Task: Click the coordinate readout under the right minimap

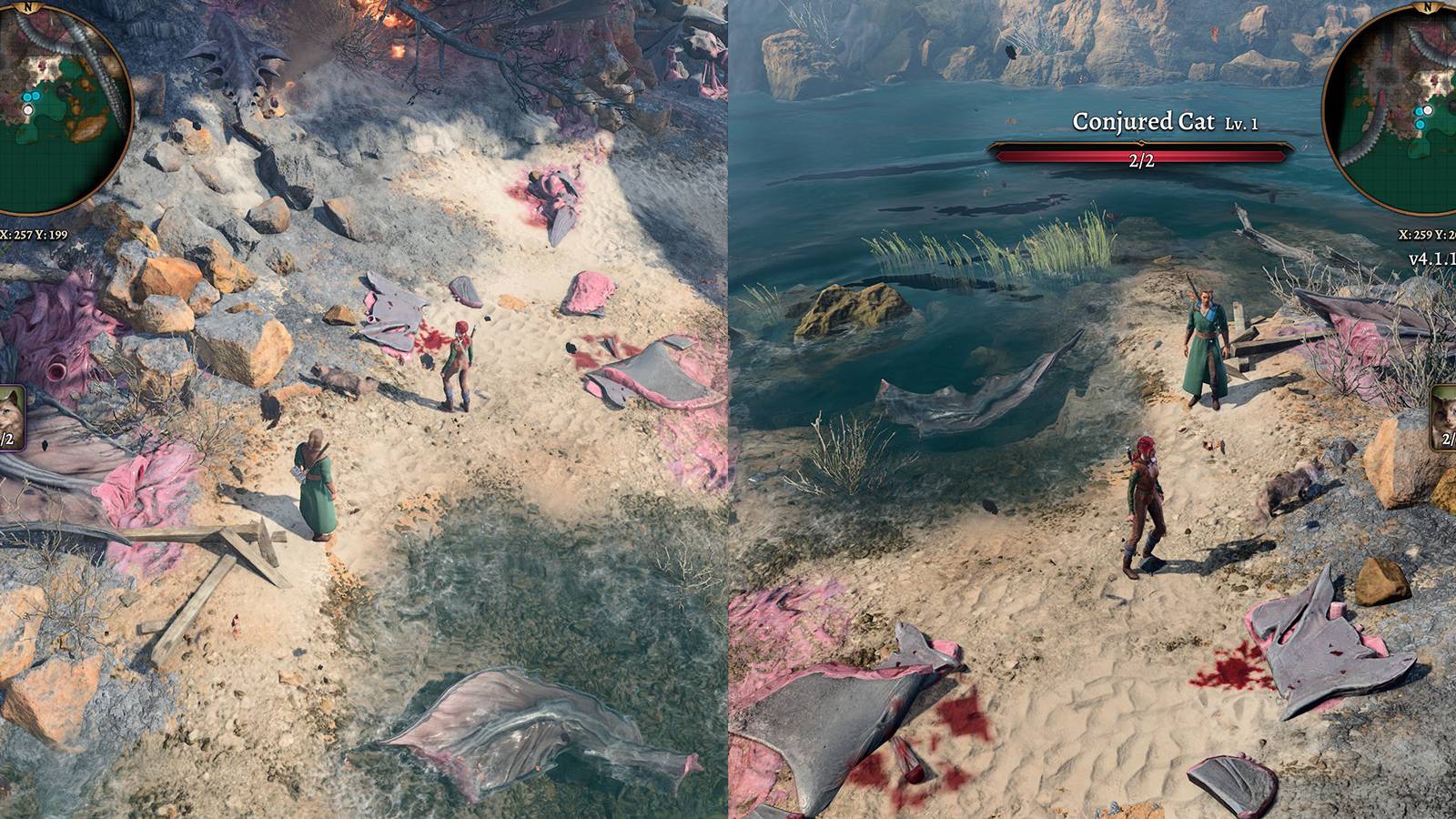Action: pos(1424,235)
